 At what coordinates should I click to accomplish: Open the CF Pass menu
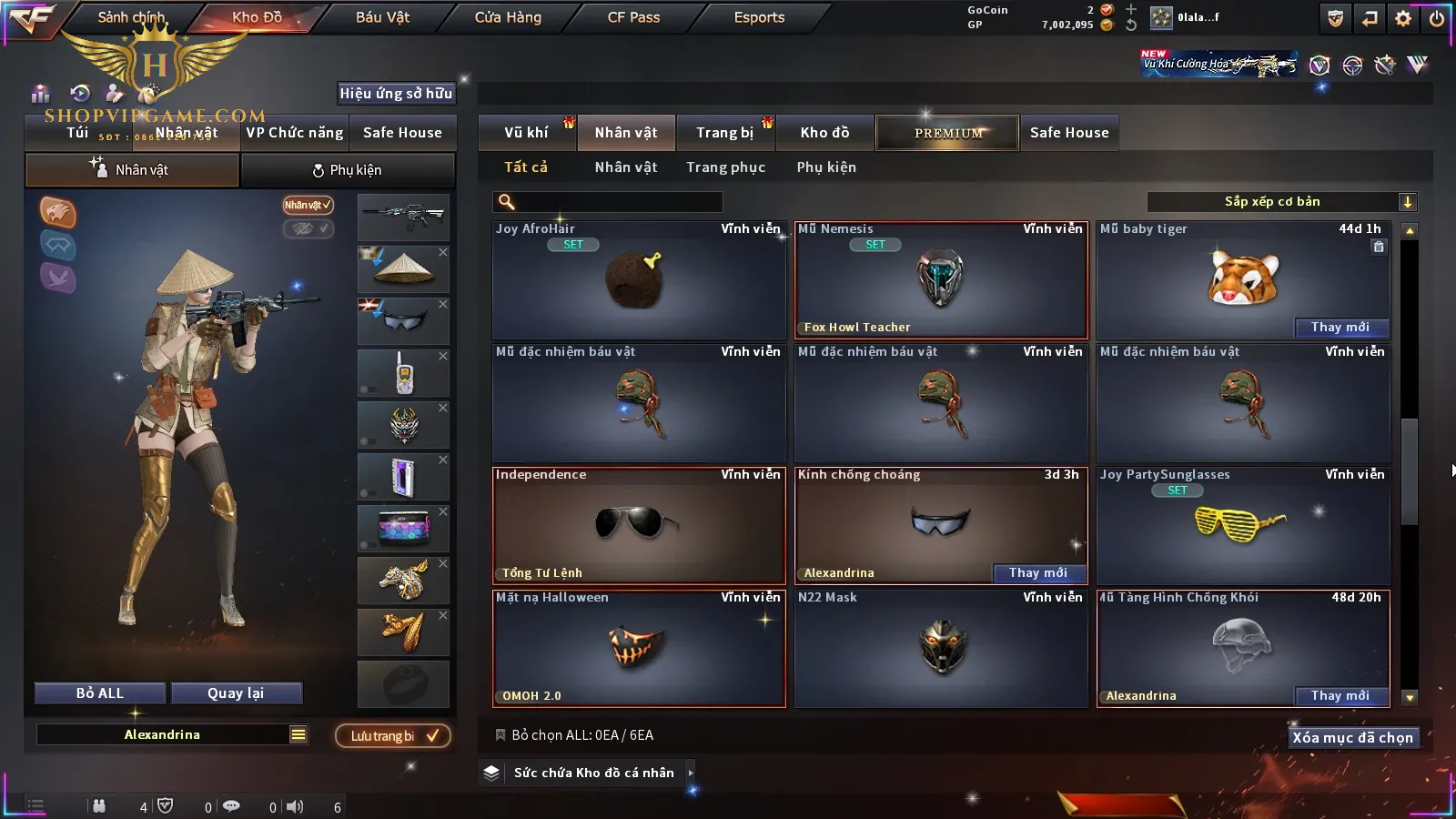point(633,17)
